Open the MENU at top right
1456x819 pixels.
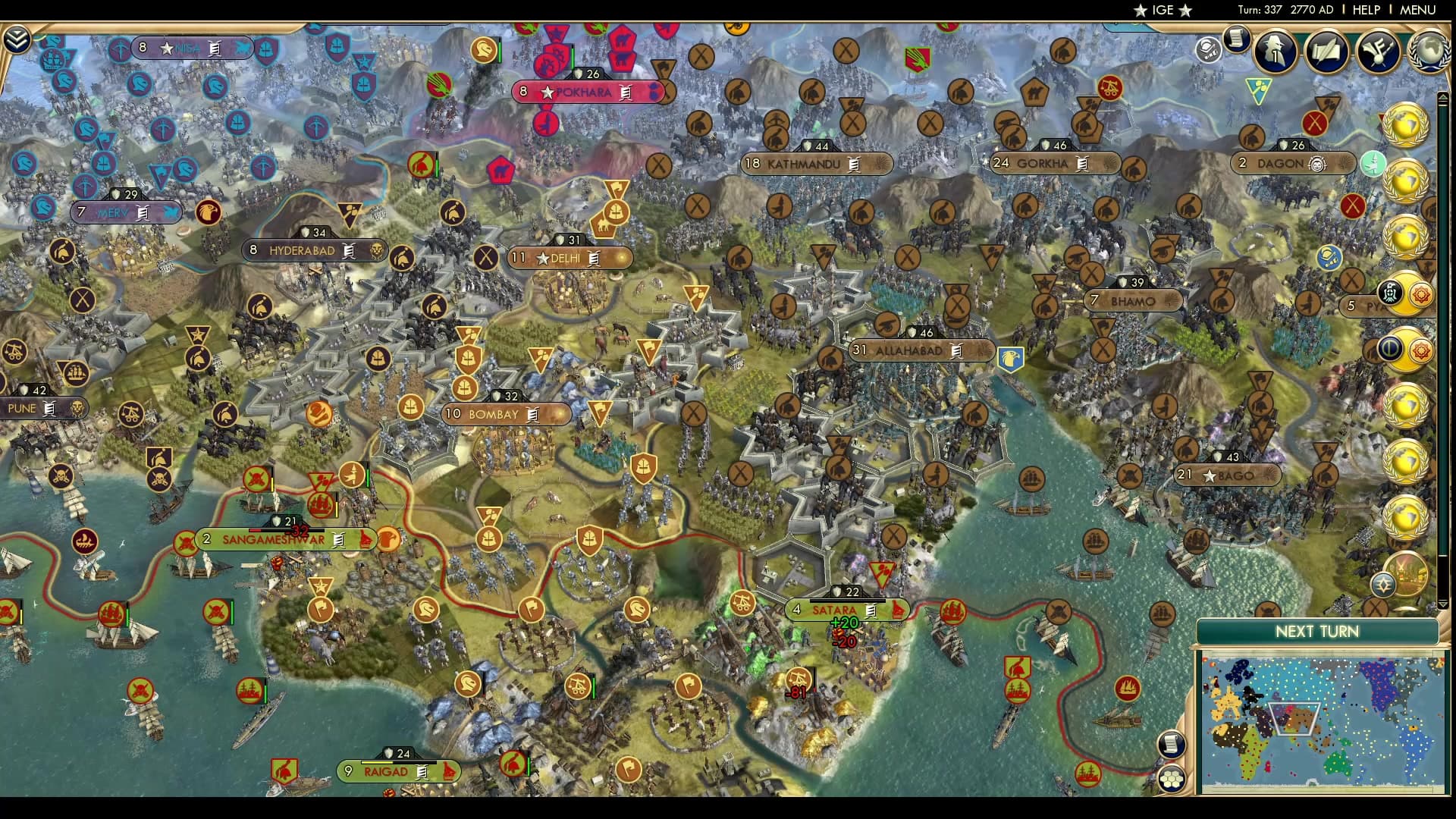tap(1420, 11)
